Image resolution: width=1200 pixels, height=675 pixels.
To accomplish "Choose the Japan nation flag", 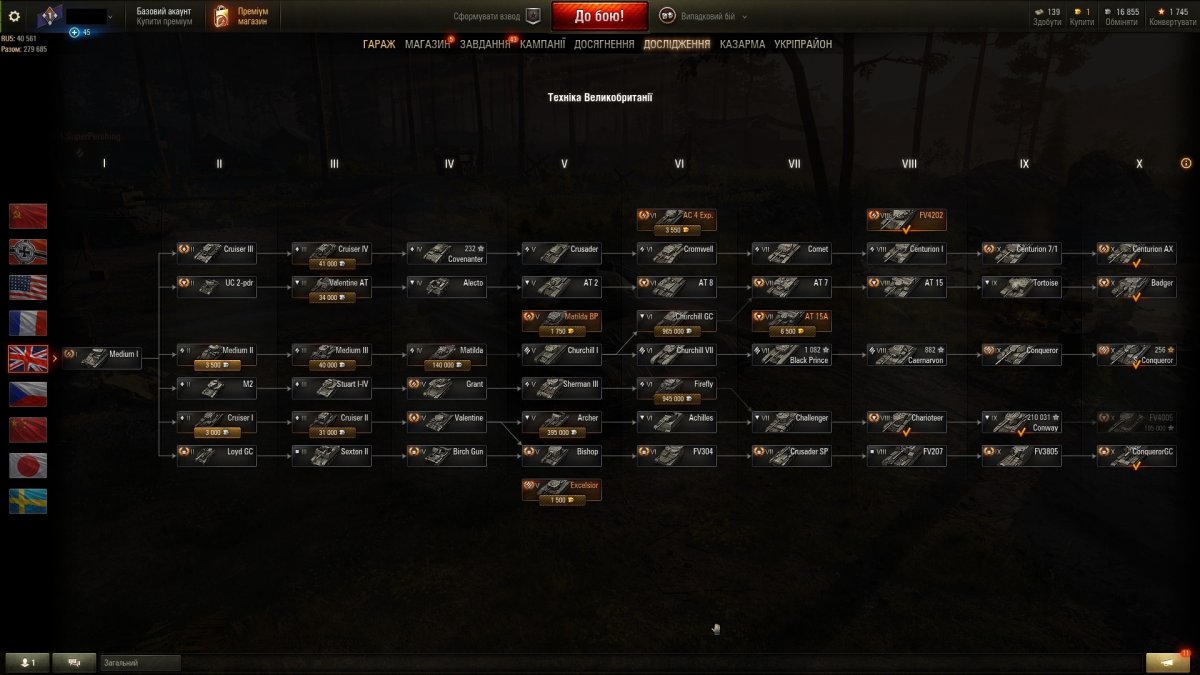I will tap(28, 465).
